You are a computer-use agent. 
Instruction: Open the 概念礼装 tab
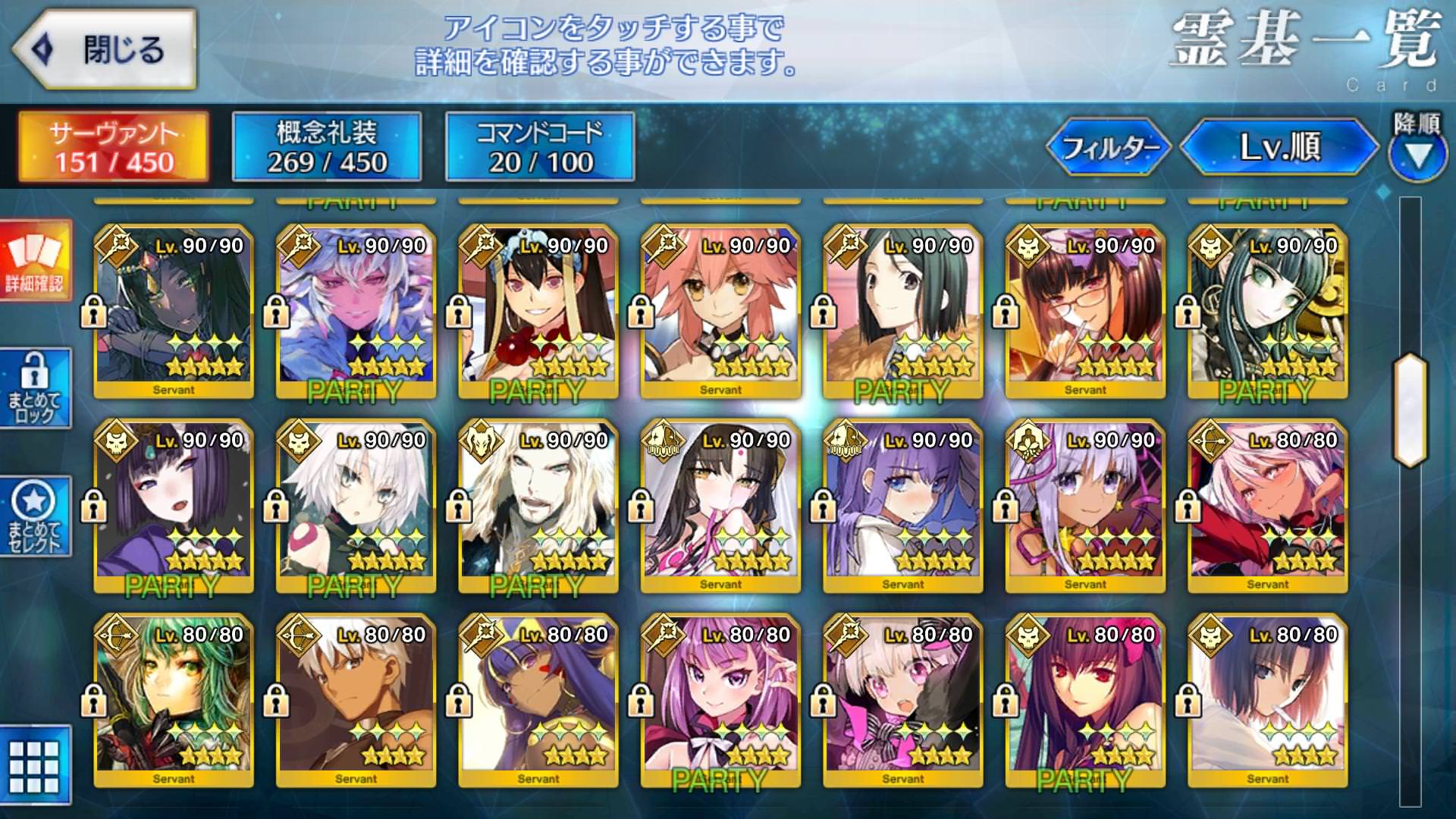point(327,147)
